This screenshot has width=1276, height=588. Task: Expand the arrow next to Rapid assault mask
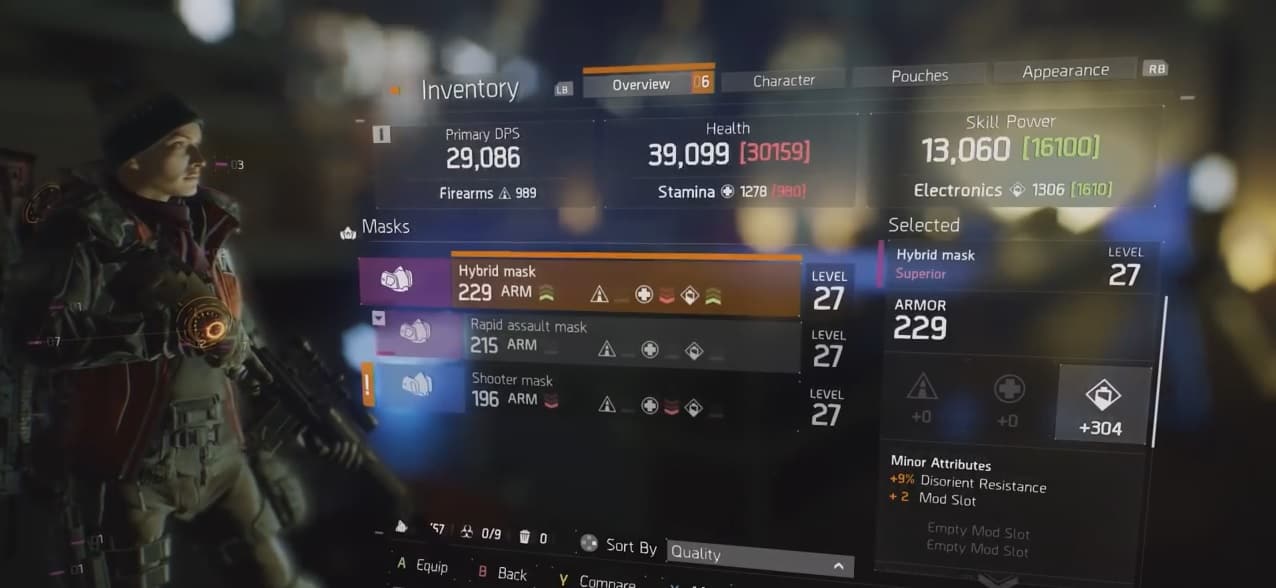pyautogui.click(x=379, y=318)
